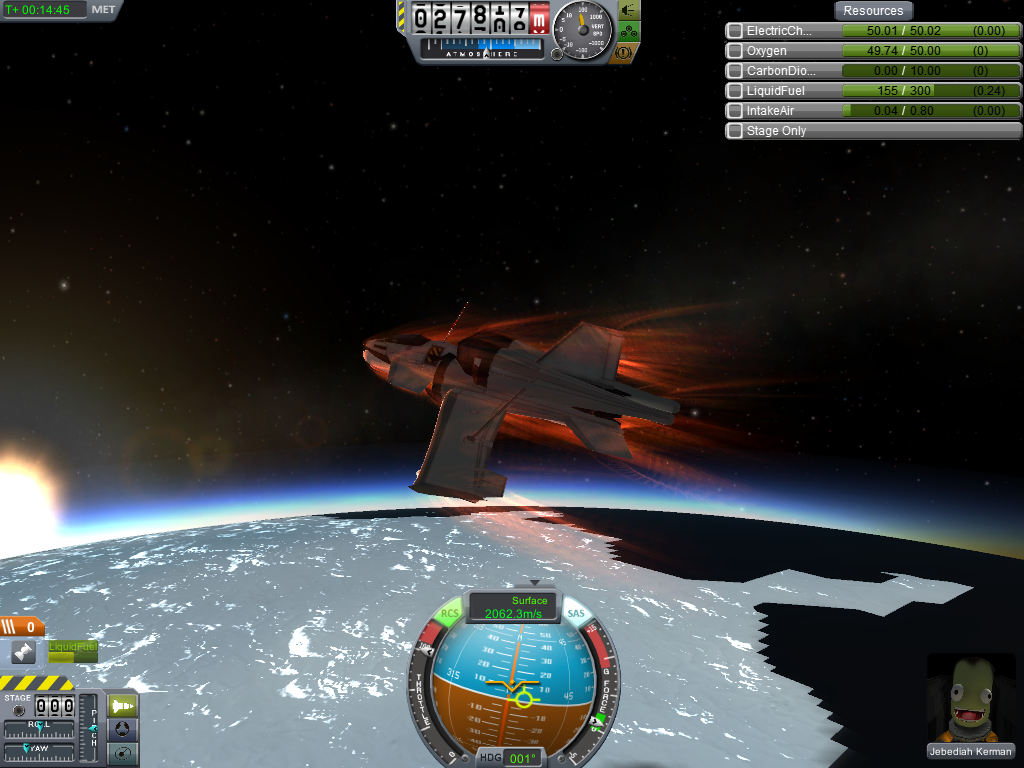Toggle the Stage Only option
Viewport: 1024px width, 768px height.
click(x=735, y=131)
